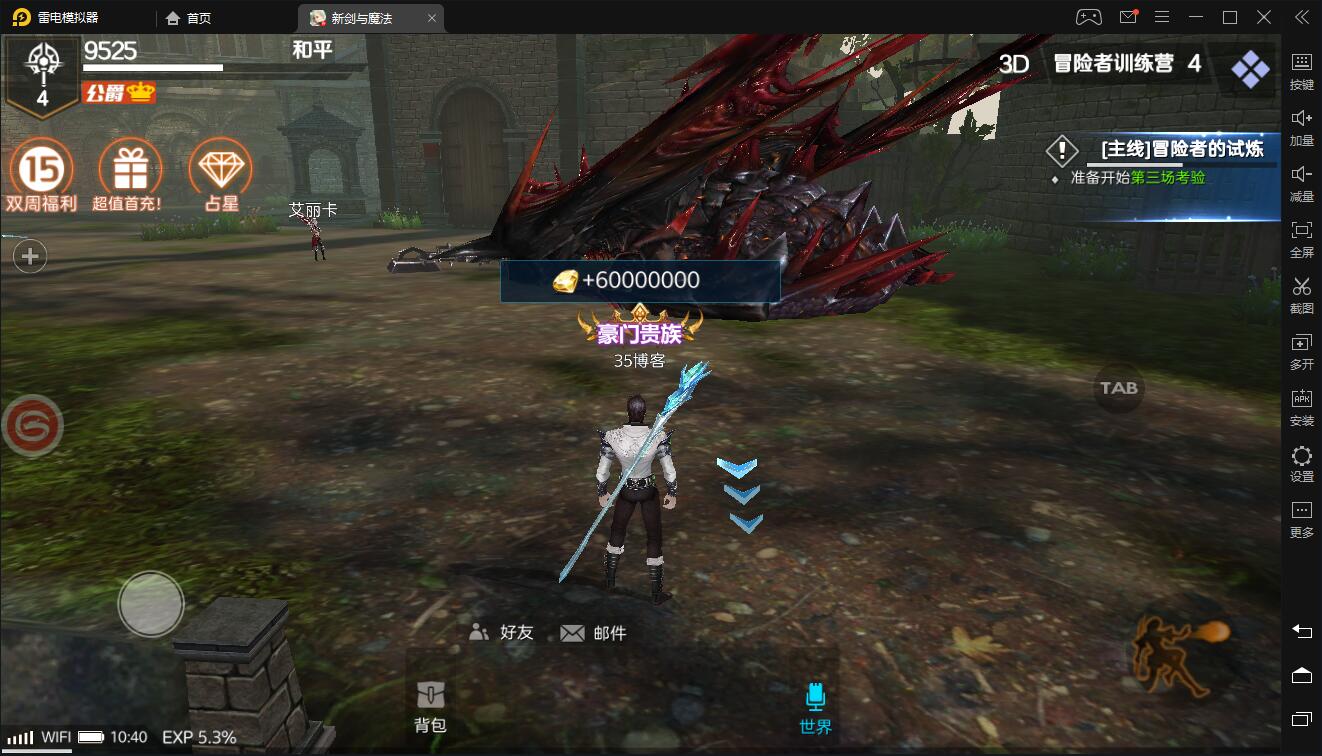Open the four-diamond main menu icon
The height and width of the screenshot is (756, 1322).
[1250, 69]
